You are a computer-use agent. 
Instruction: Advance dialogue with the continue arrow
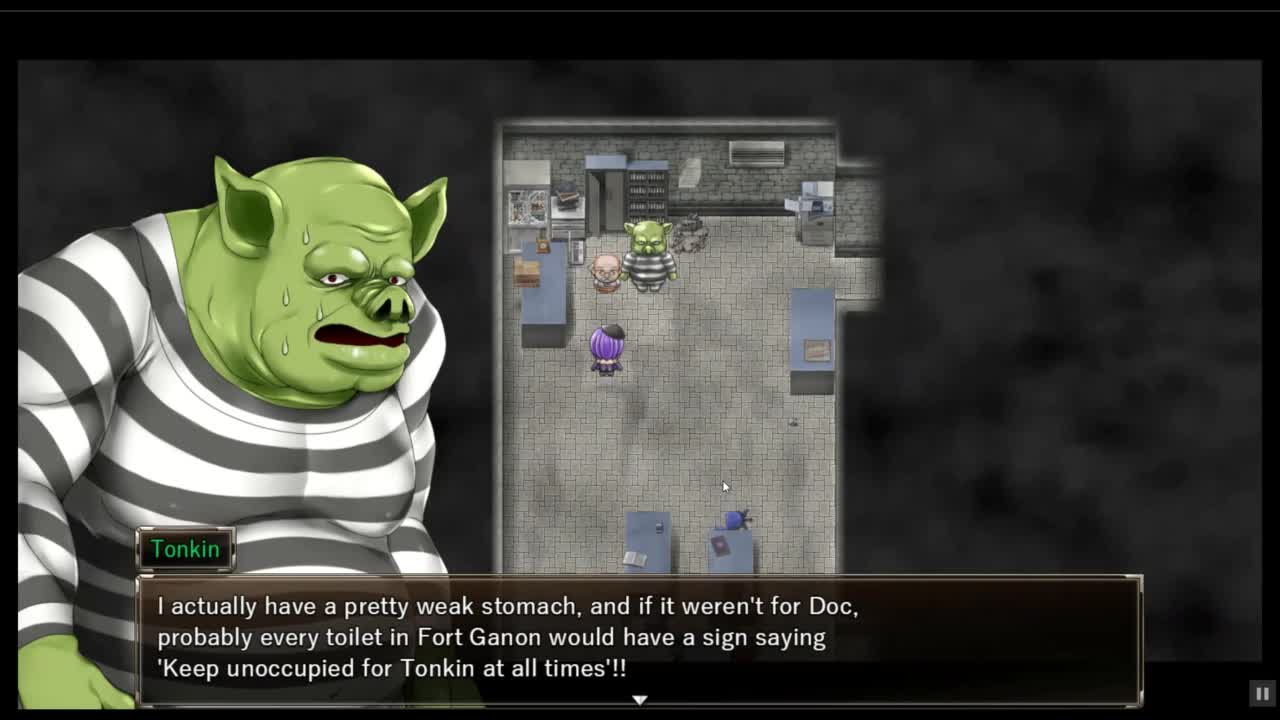point(640,700)
